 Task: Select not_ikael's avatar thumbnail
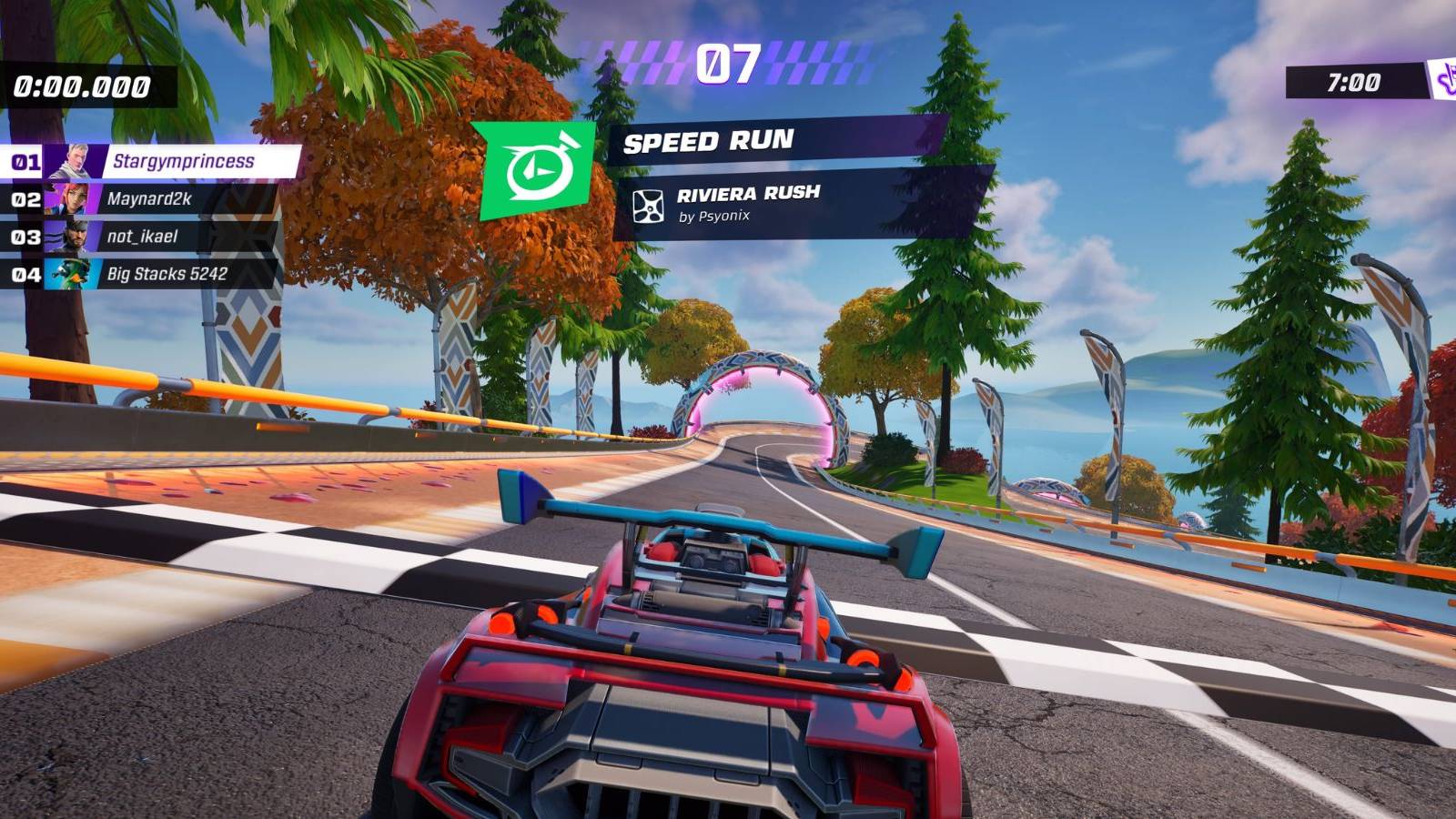[72, 234]
